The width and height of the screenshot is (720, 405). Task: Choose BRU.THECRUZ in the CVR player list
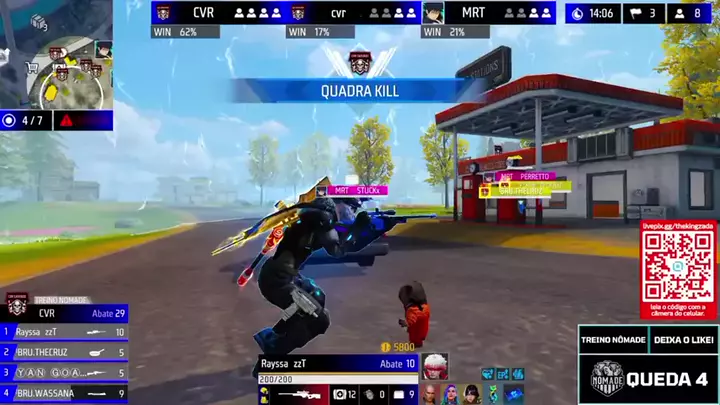pyautogui.click(x=64, y=352)
